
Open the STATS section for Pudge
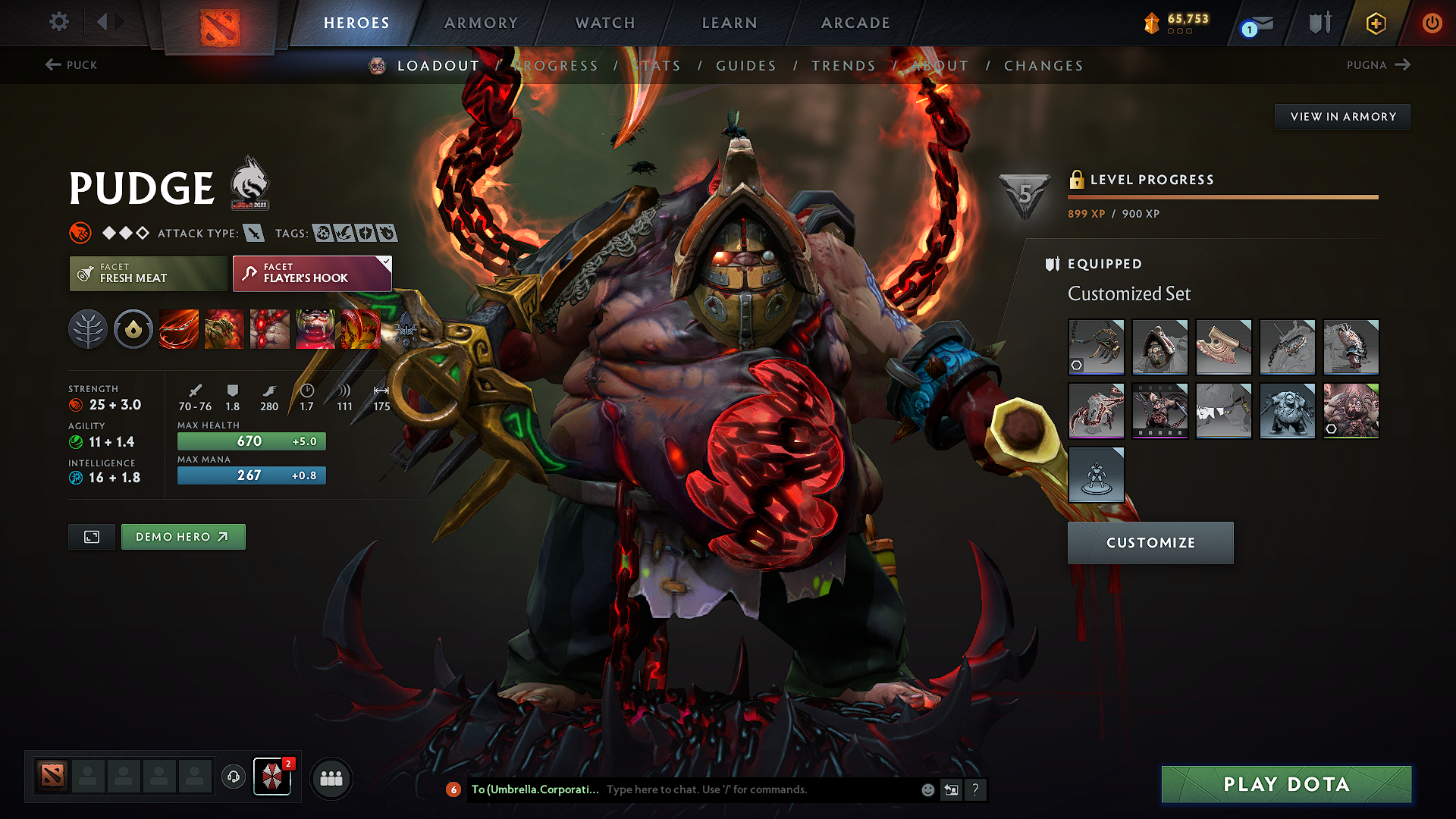click(x=657, y=65)
